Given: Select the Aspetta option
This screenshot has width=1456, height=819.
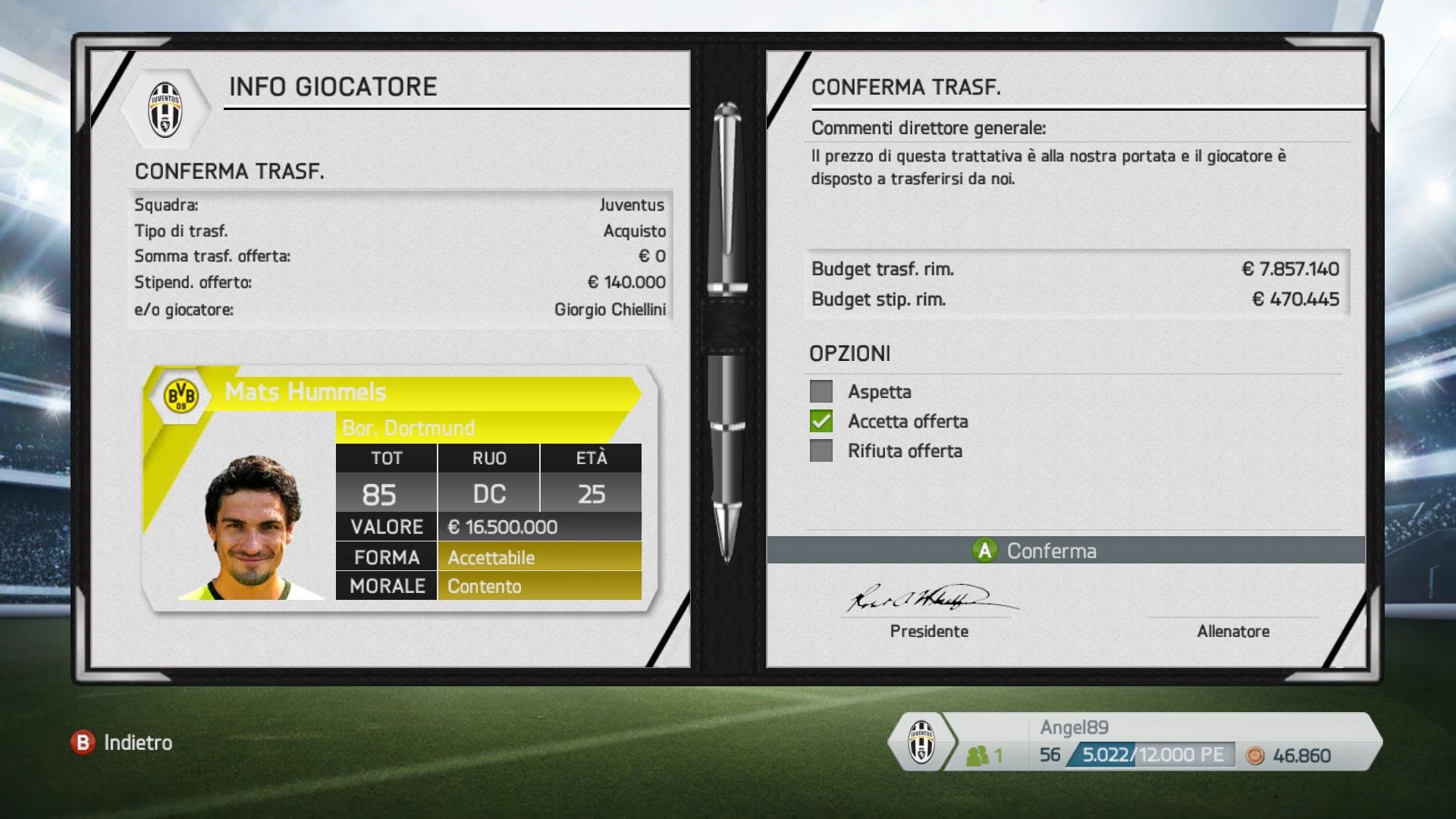Looking at the screenshot, I should (821, 392).
